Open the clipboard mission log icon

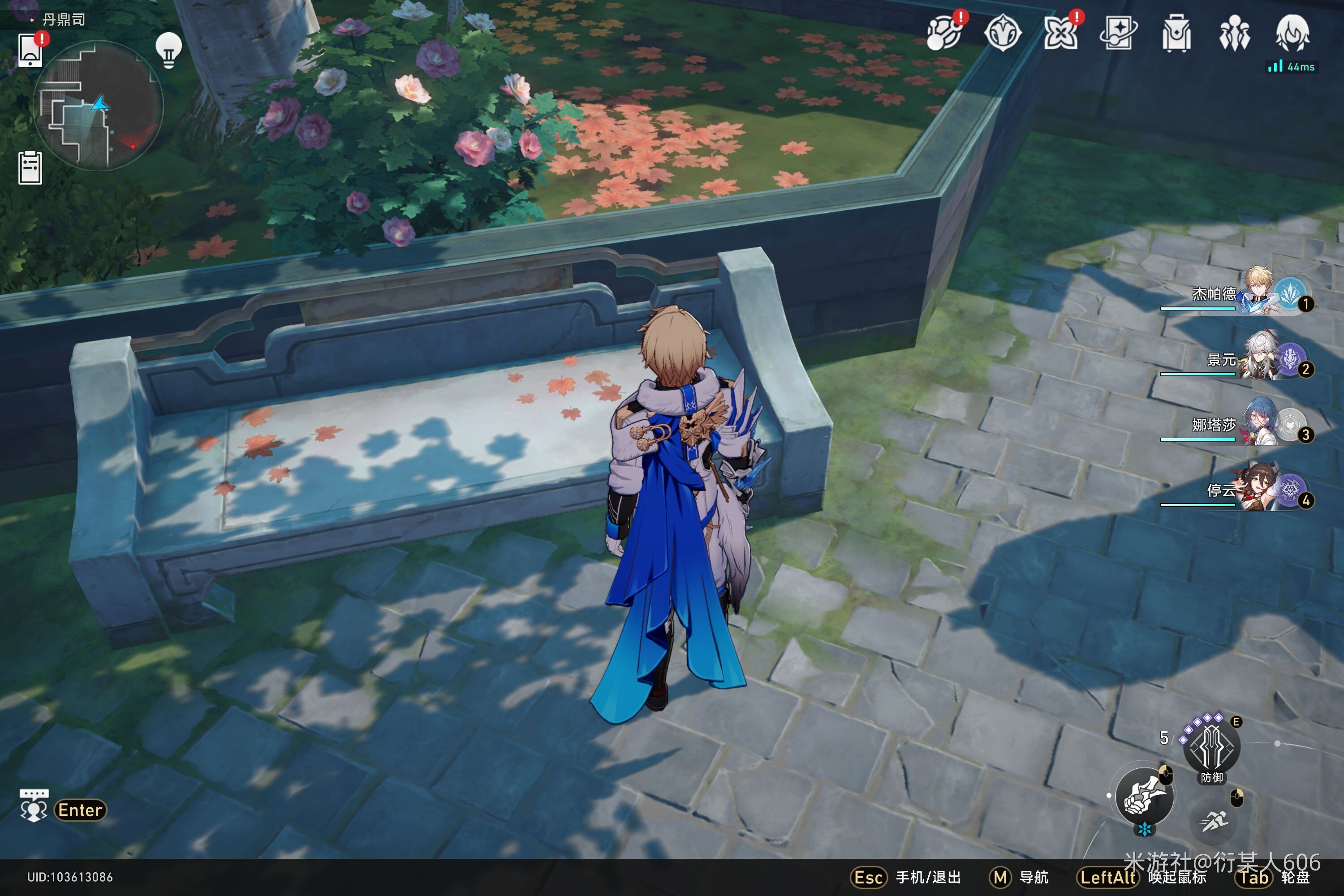tap(30, 168)
